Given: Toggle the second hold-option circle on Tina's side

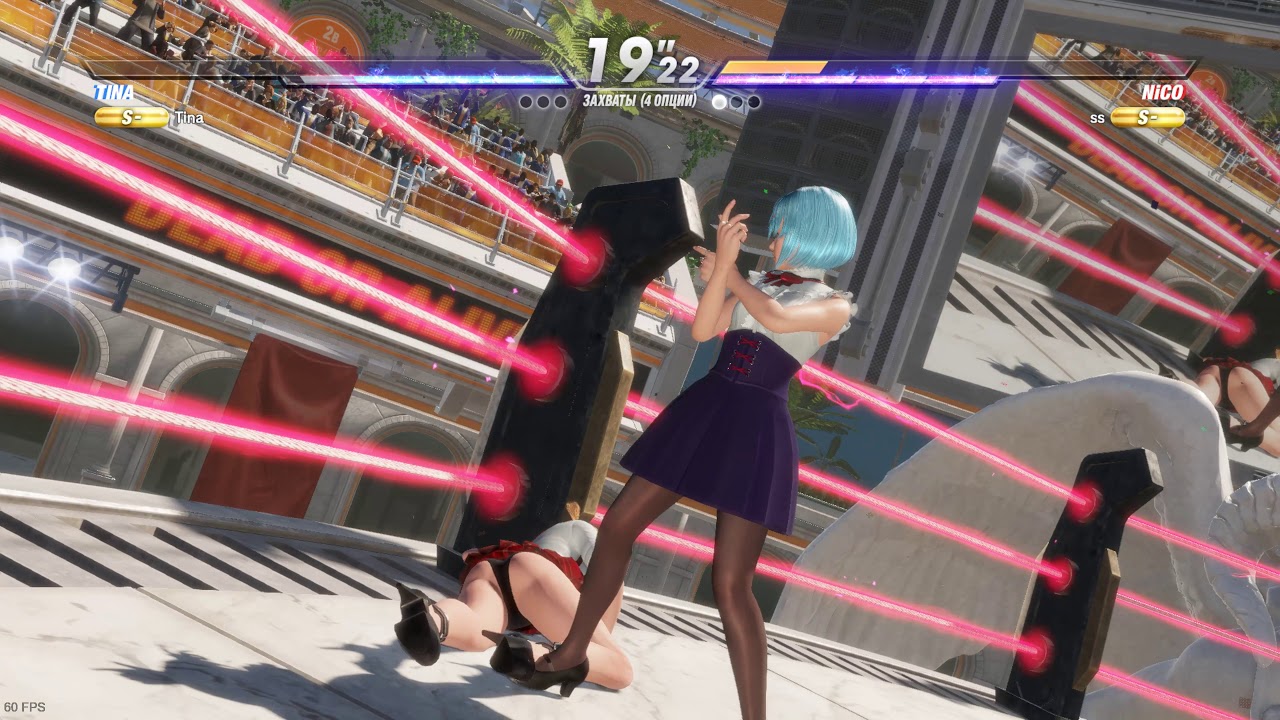Looking at the screenshot, I should click(x=542, y=100).
